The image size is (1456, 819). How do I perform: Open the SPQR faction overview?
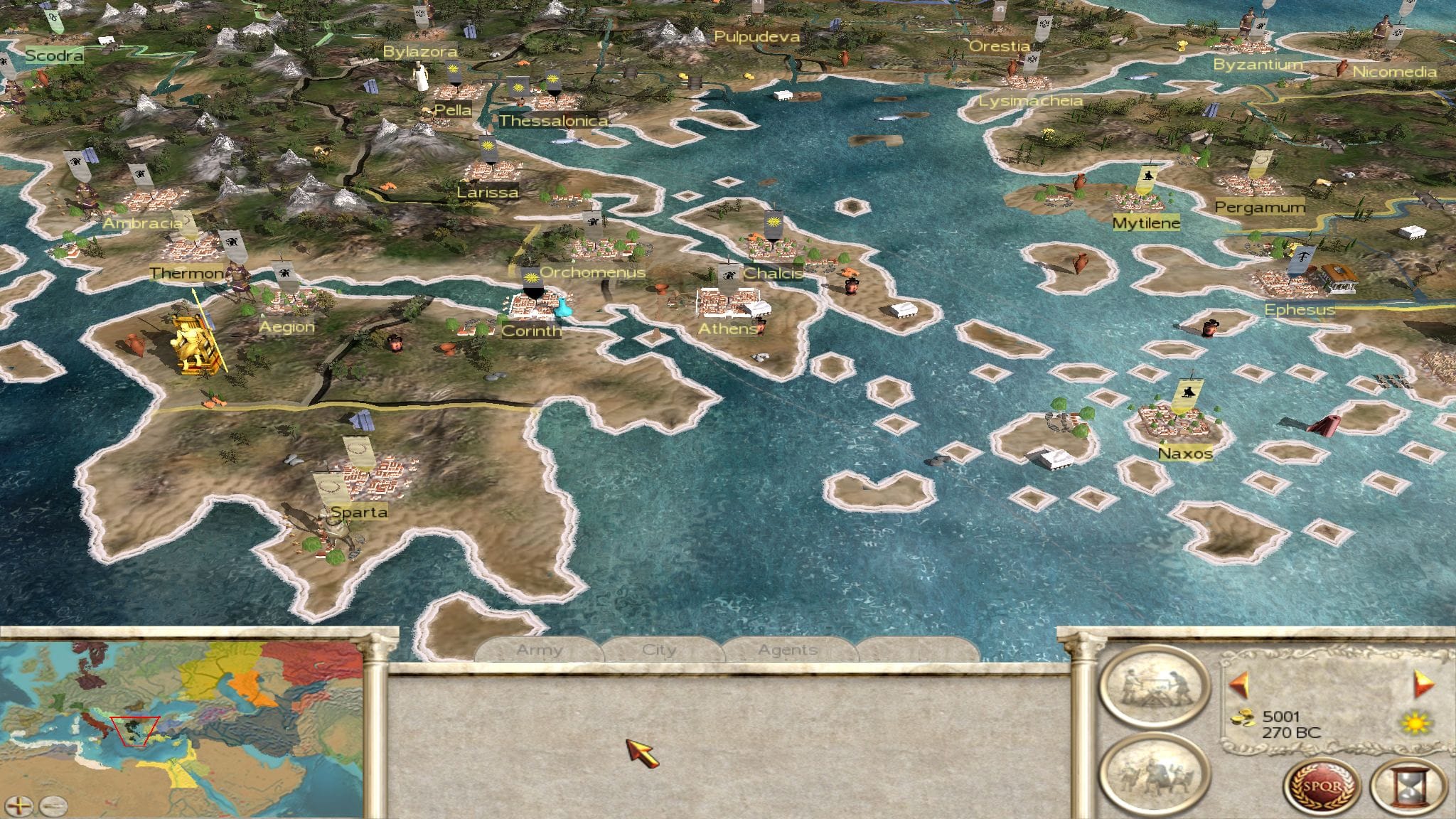[1322, 788]
